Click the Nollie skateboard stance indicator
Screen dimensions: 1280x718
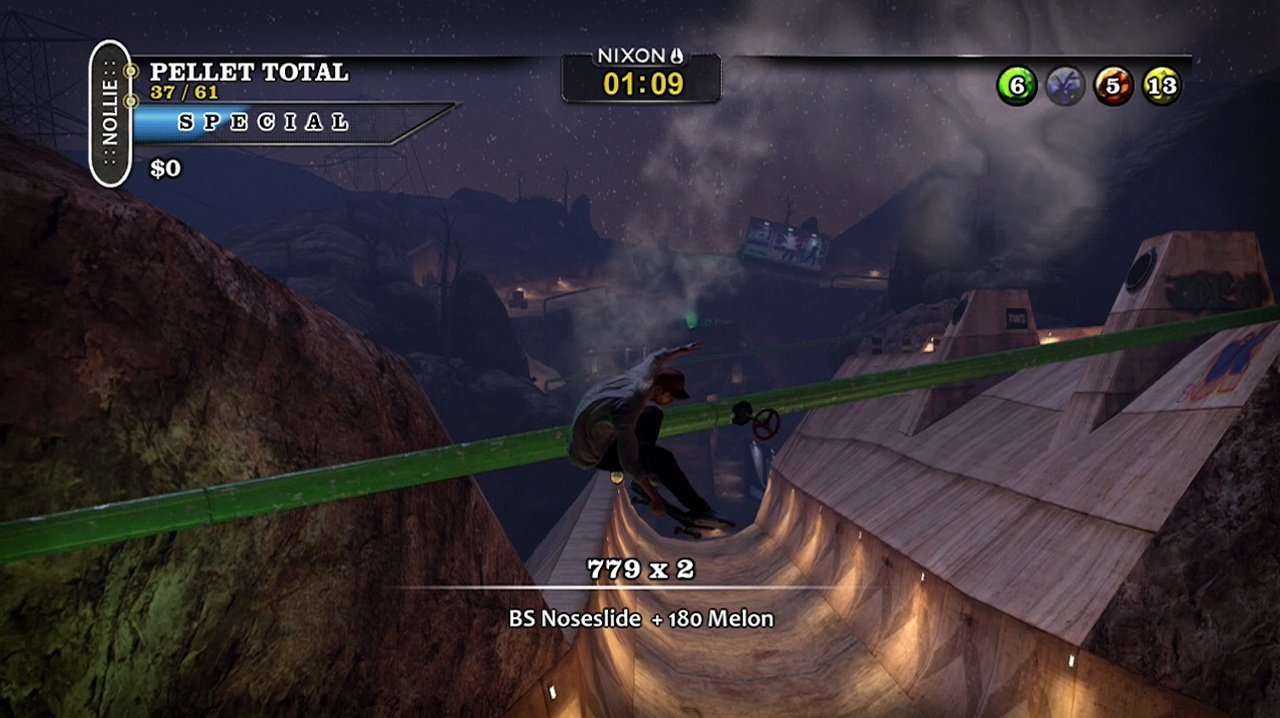[110, 113]
